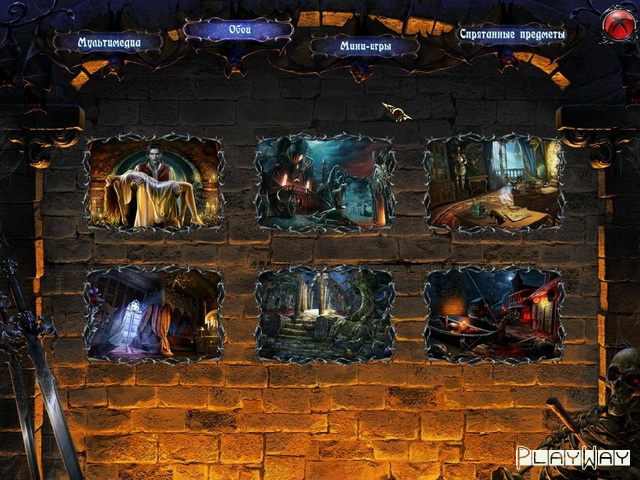640x480 pixels.
Task: Select the ship and statue harbor wallpaper
Action: click(x=325, y=184)
